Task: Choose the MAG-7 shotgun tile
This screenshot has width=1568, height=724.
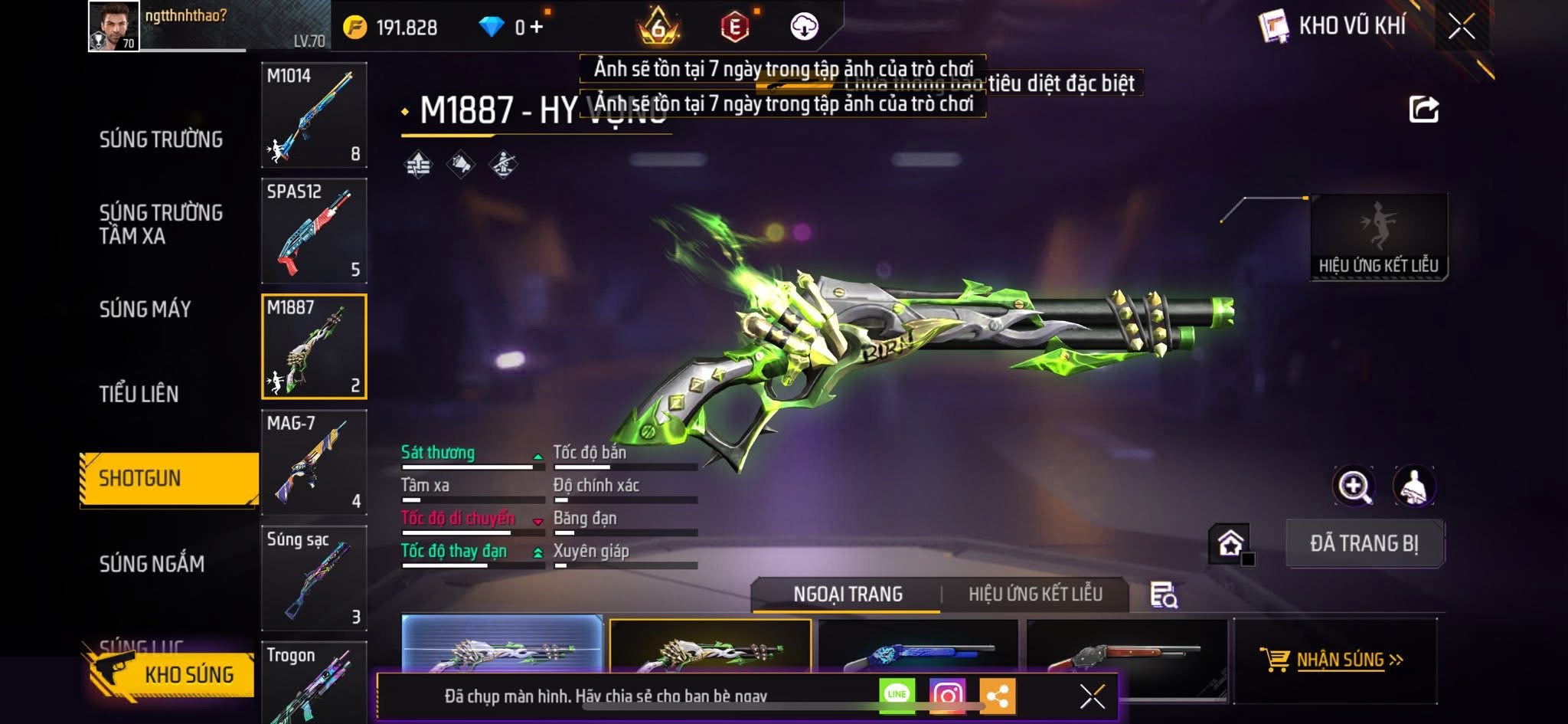Action: pyautogui.click(x=314, y=462)
